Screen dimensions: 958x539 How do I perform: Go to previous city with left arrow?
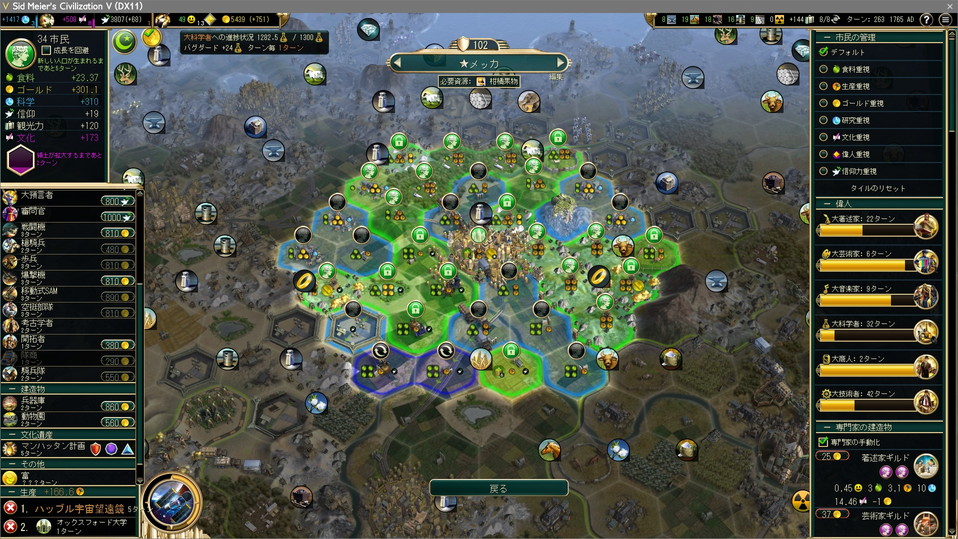[400, 63]
